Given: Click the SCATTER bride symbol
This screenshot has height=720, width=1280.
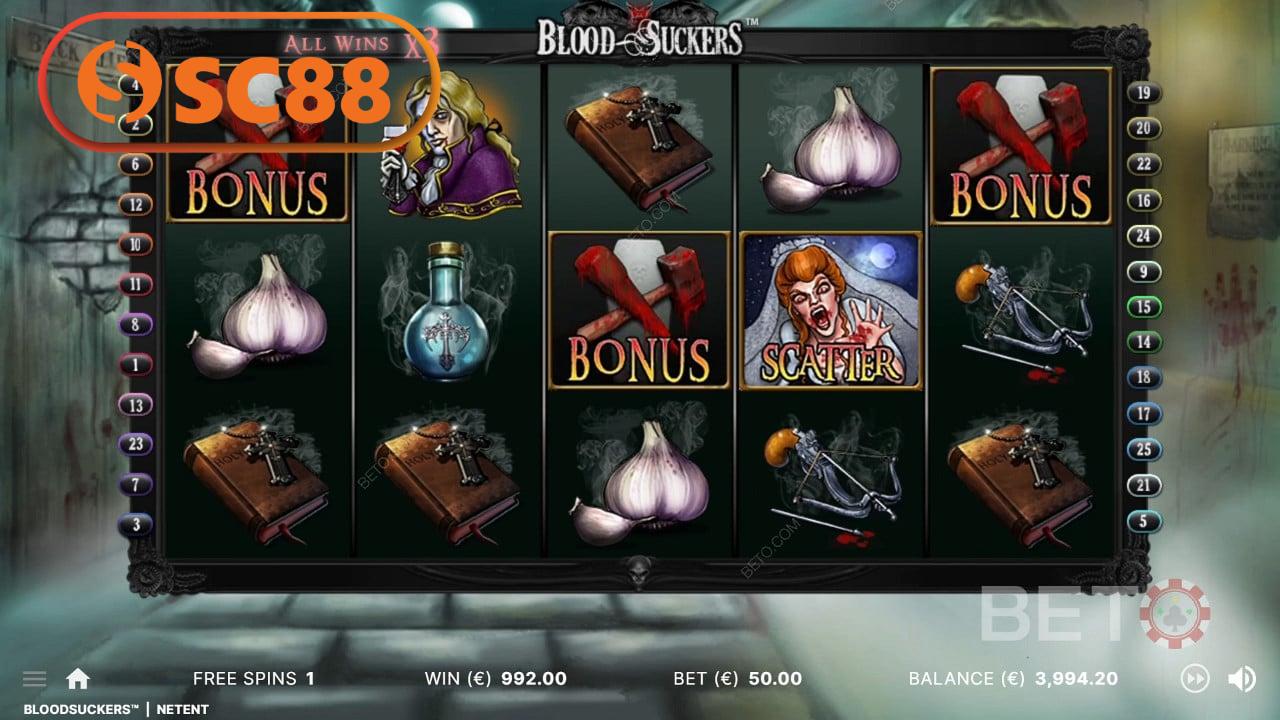Looking at the screenshot, I should pyautogui.click(x=829, y=310).
